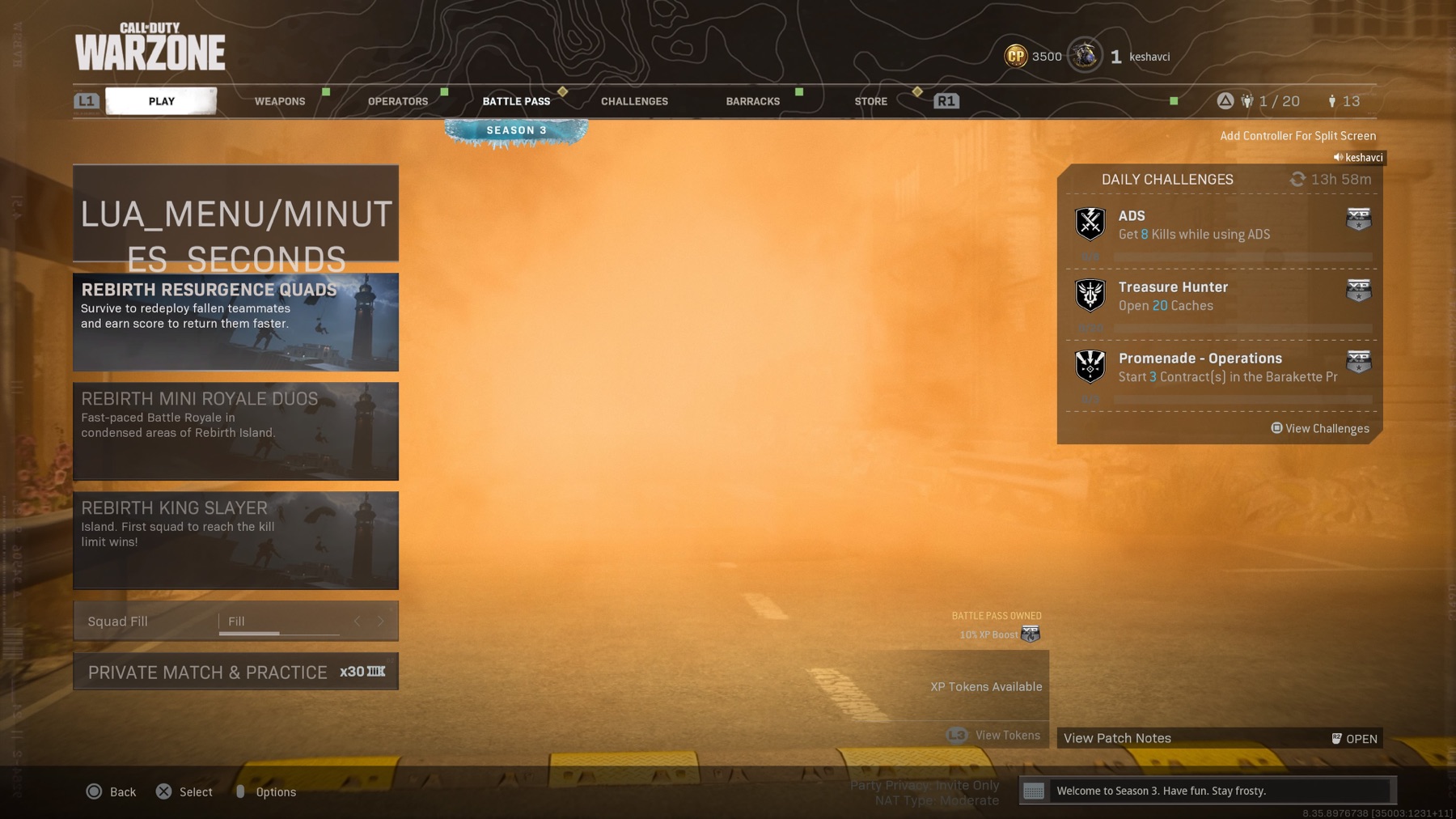The image size is (1456, 819).
Task: Open the Barracks tab
Action: 751,100
